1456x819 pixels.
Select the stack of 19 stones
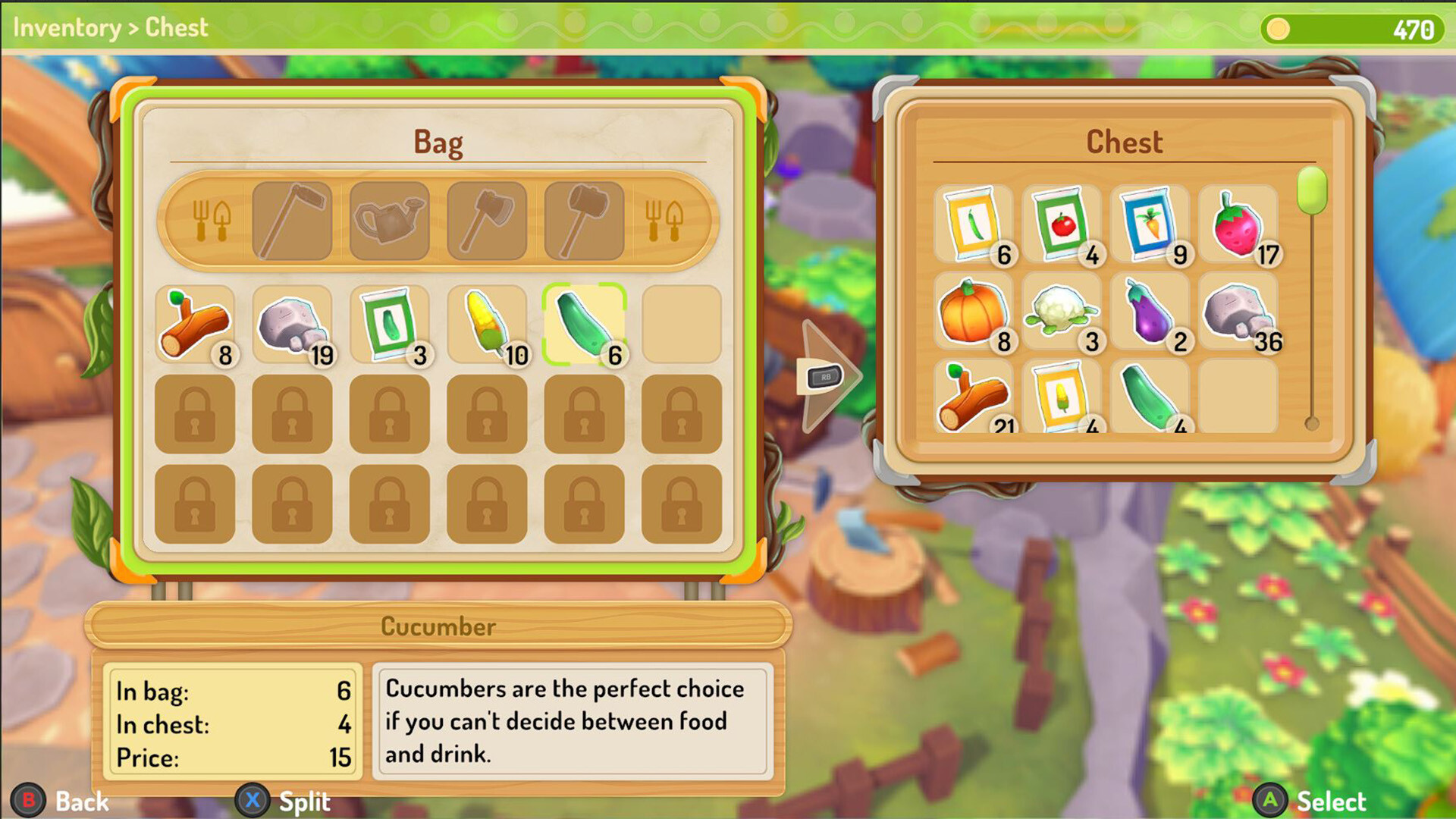point(292,325)
